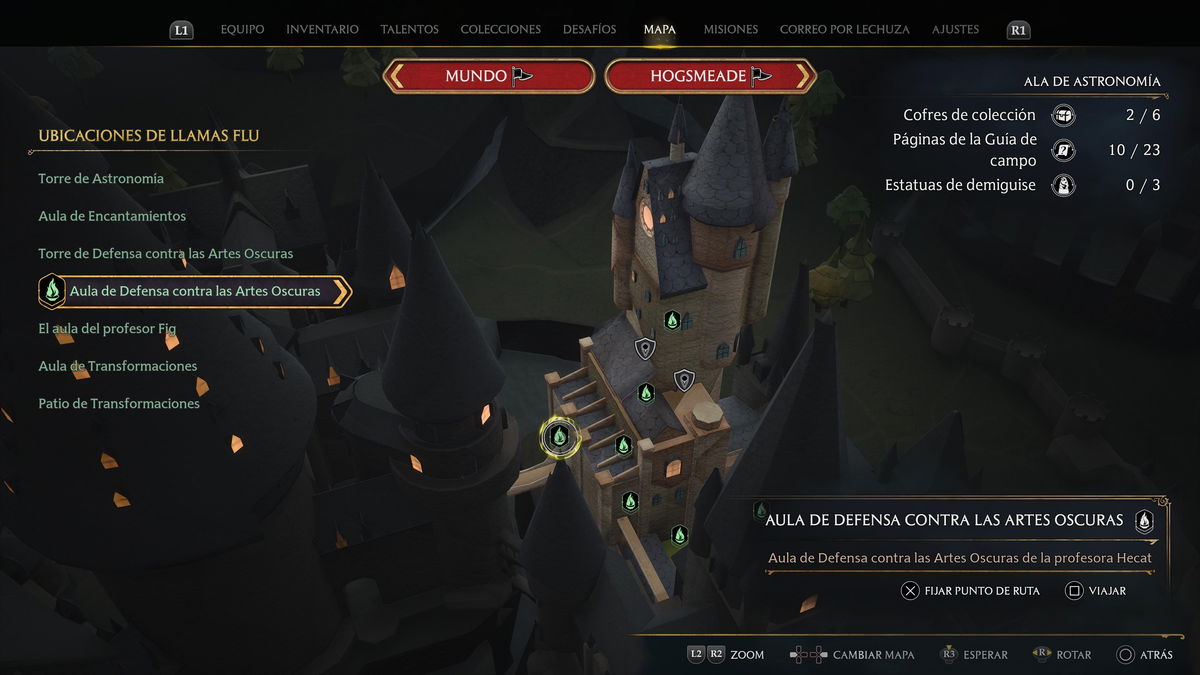Choose Patio de Transformaciones location
Screen dimensions: 1200x675
119,404
